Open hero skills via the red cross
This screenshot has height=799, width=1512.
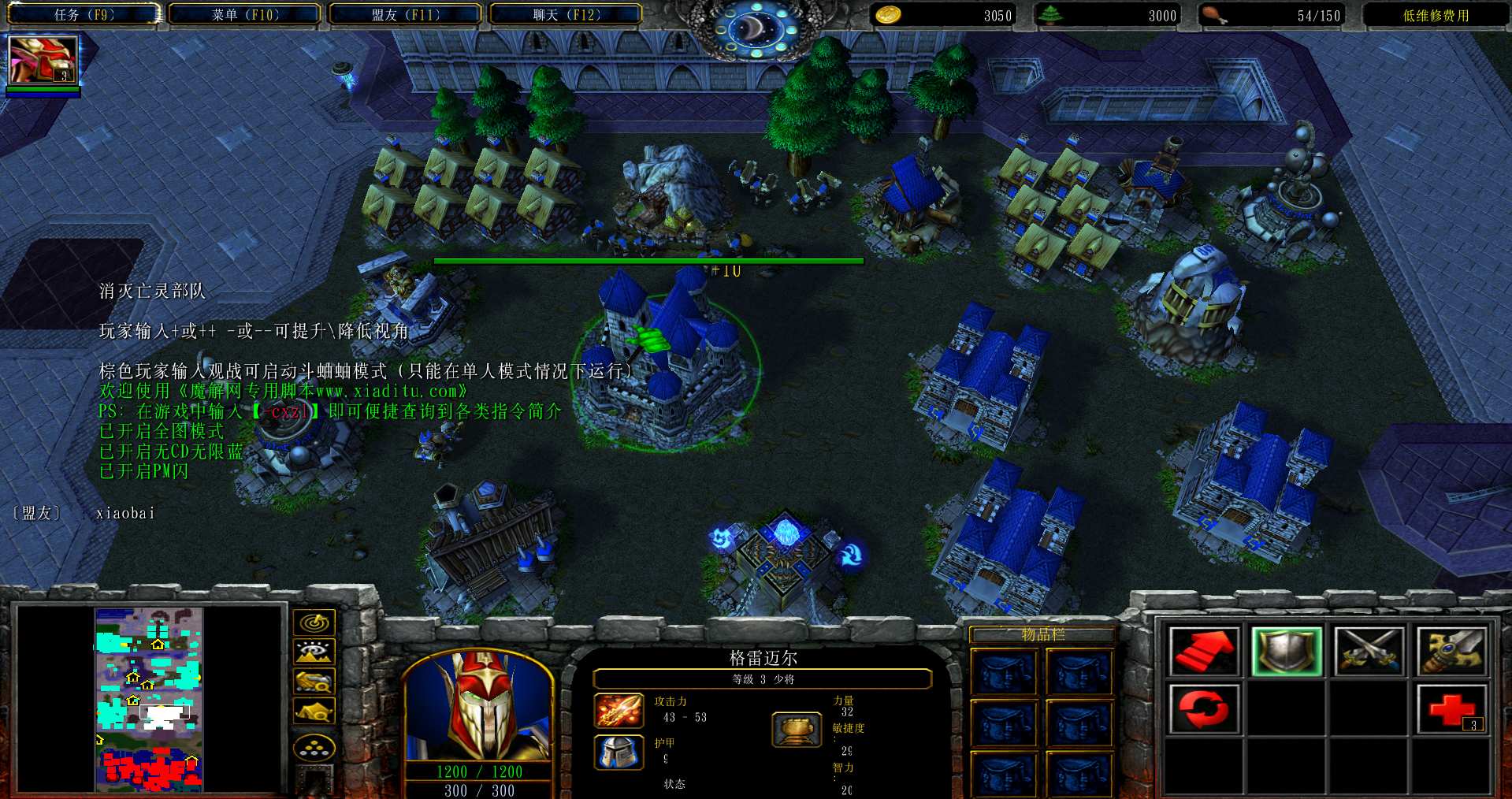1451,708
